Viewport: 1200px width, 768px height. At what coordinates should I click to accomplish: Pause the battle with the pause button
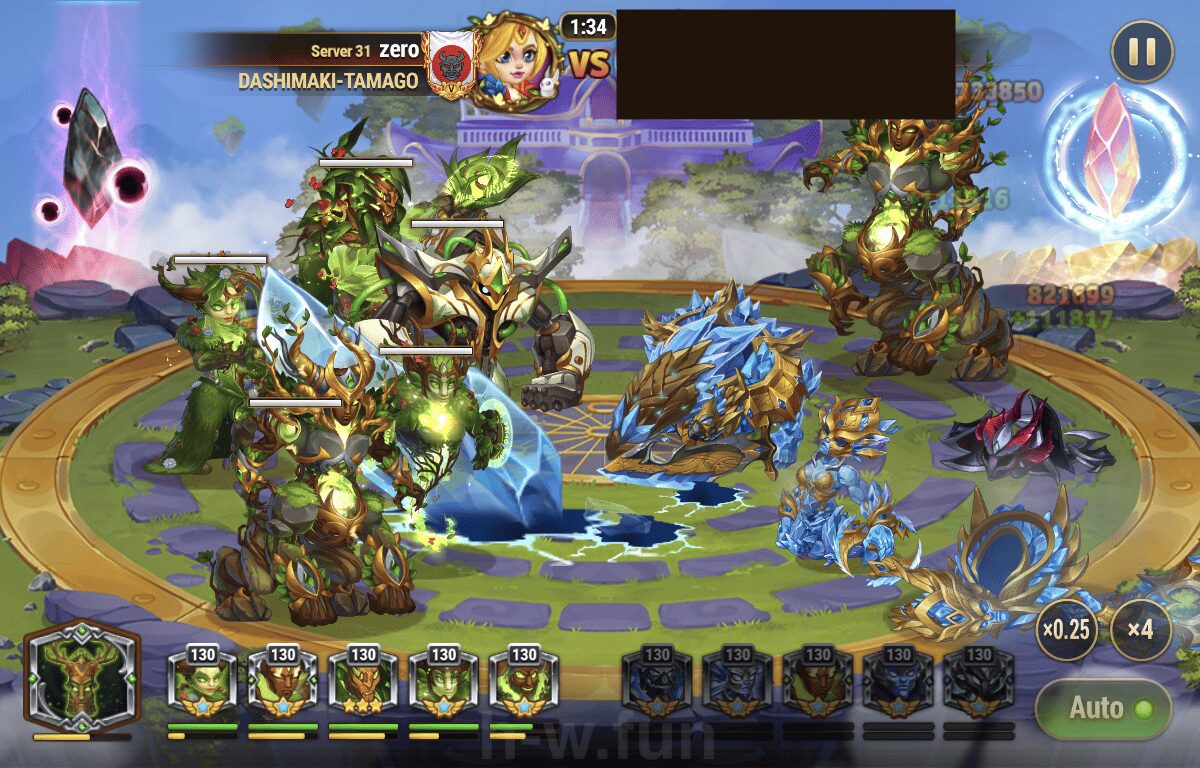coord(1141,52)
